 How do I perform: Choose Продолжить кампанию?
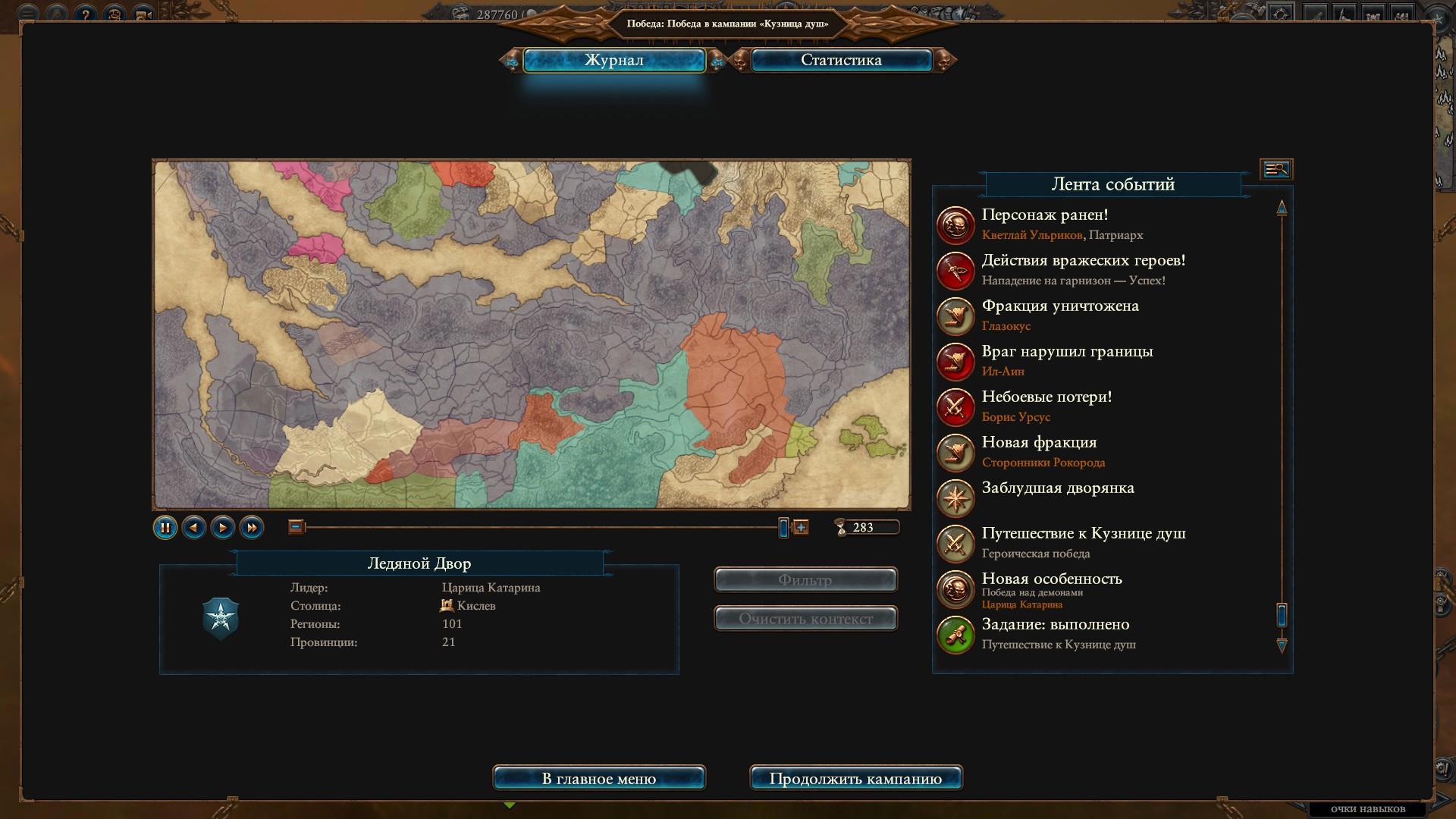pyautogui.click(x=855, y=779)
